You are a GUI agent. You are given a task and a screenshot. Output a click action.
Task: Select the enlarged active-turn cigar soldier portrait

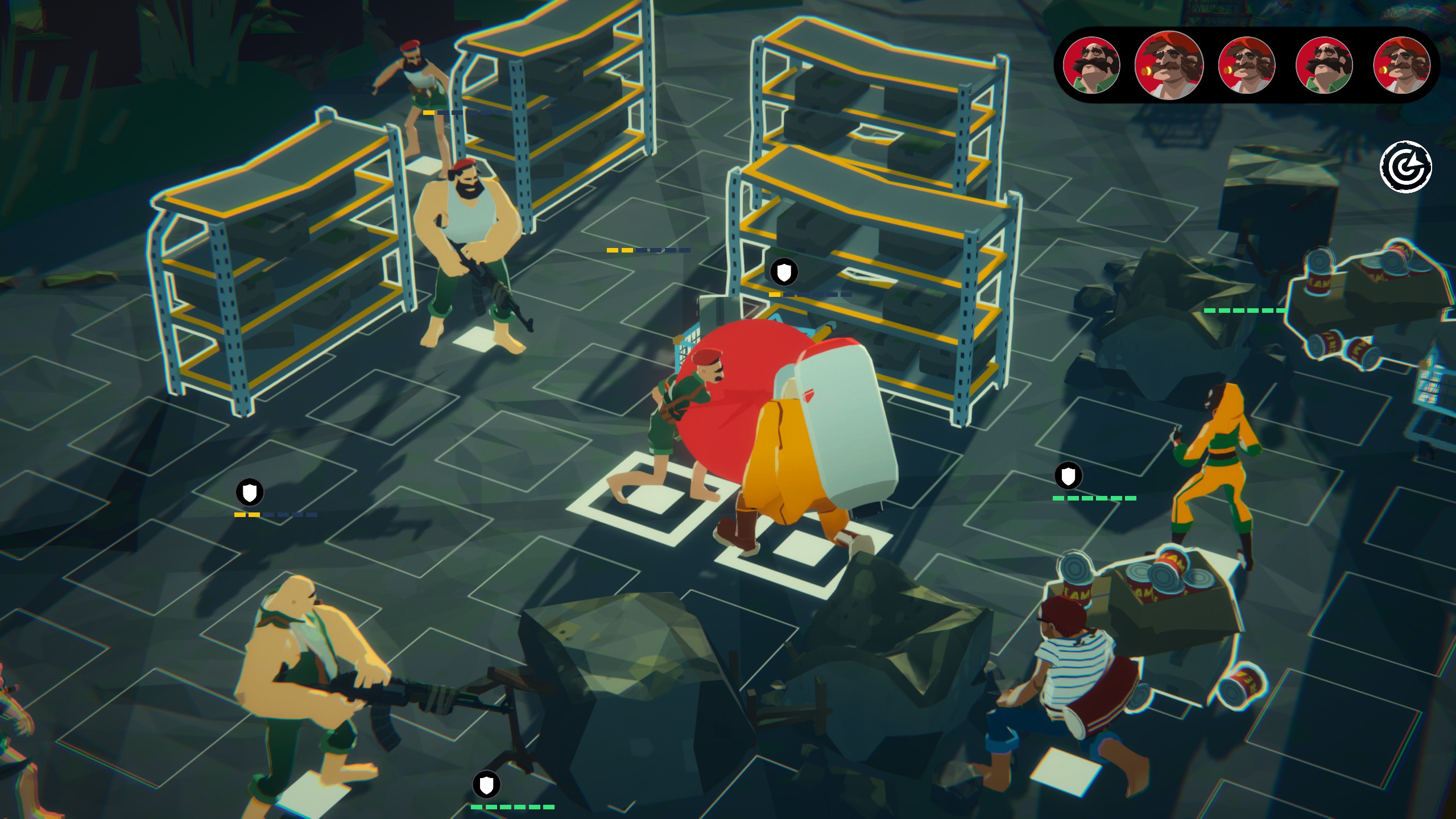point(1169,65)
